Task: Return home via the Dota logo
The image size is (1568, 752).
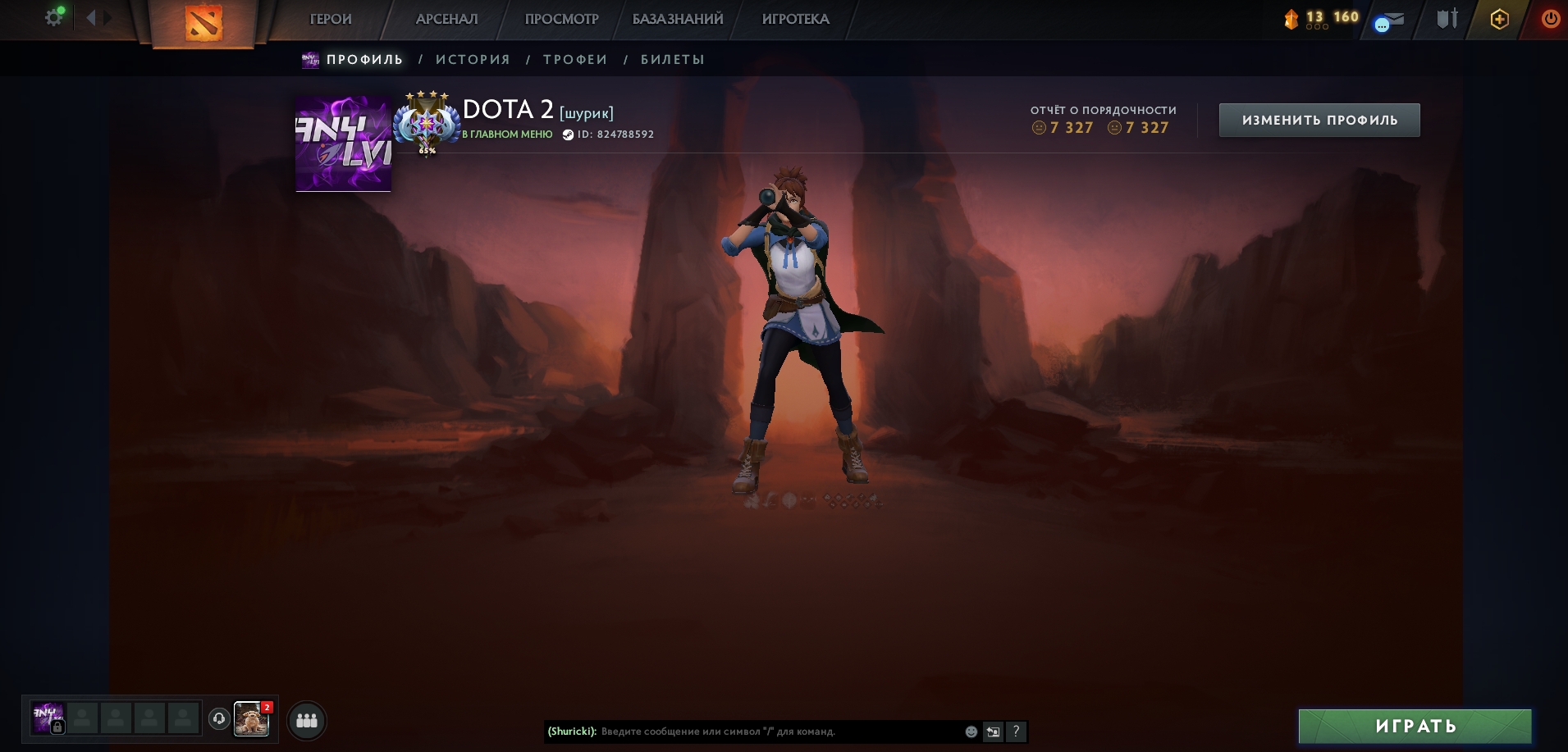Action: [x=203, y=23]
